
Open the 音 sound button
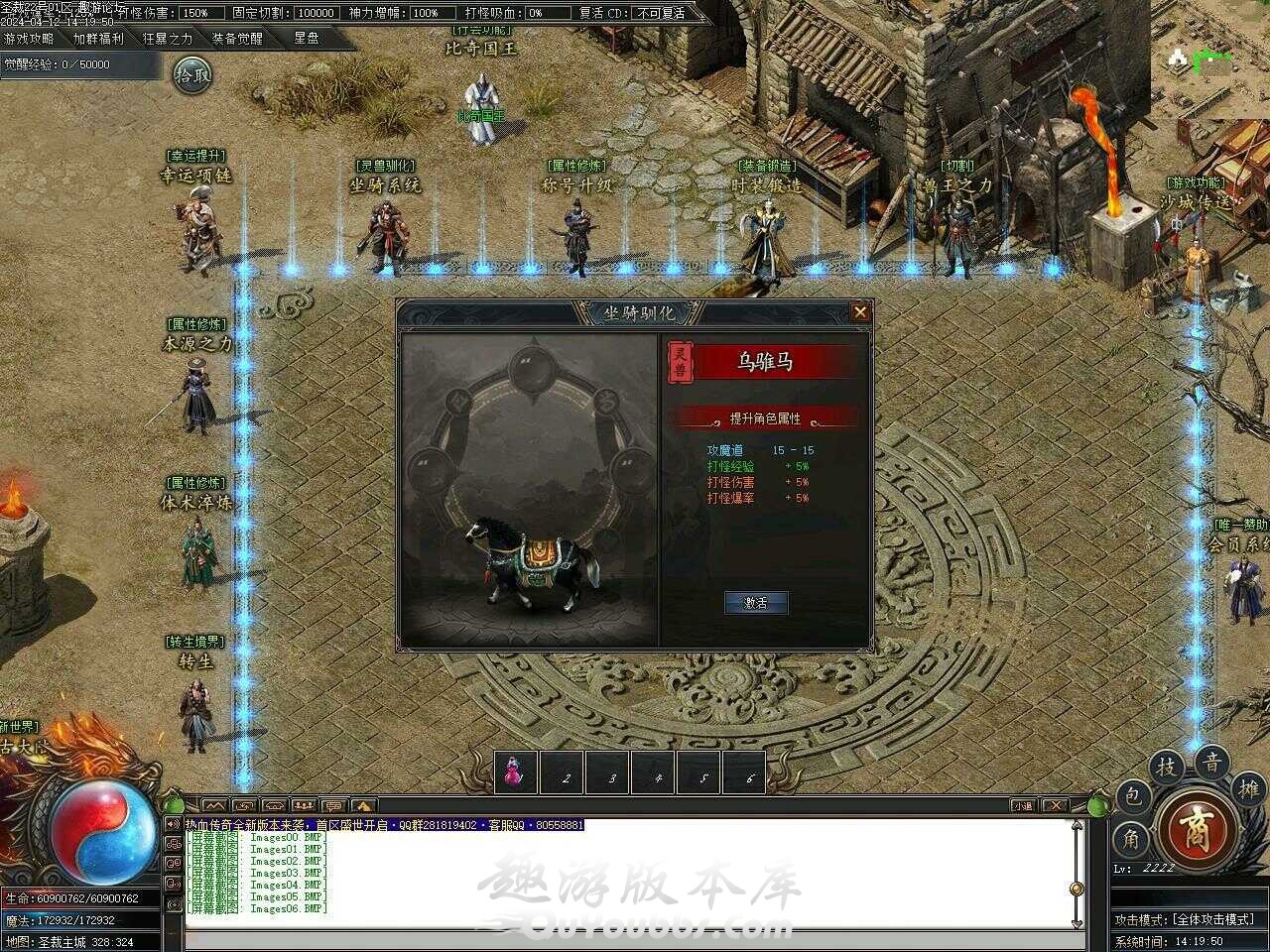[1211, 763]
